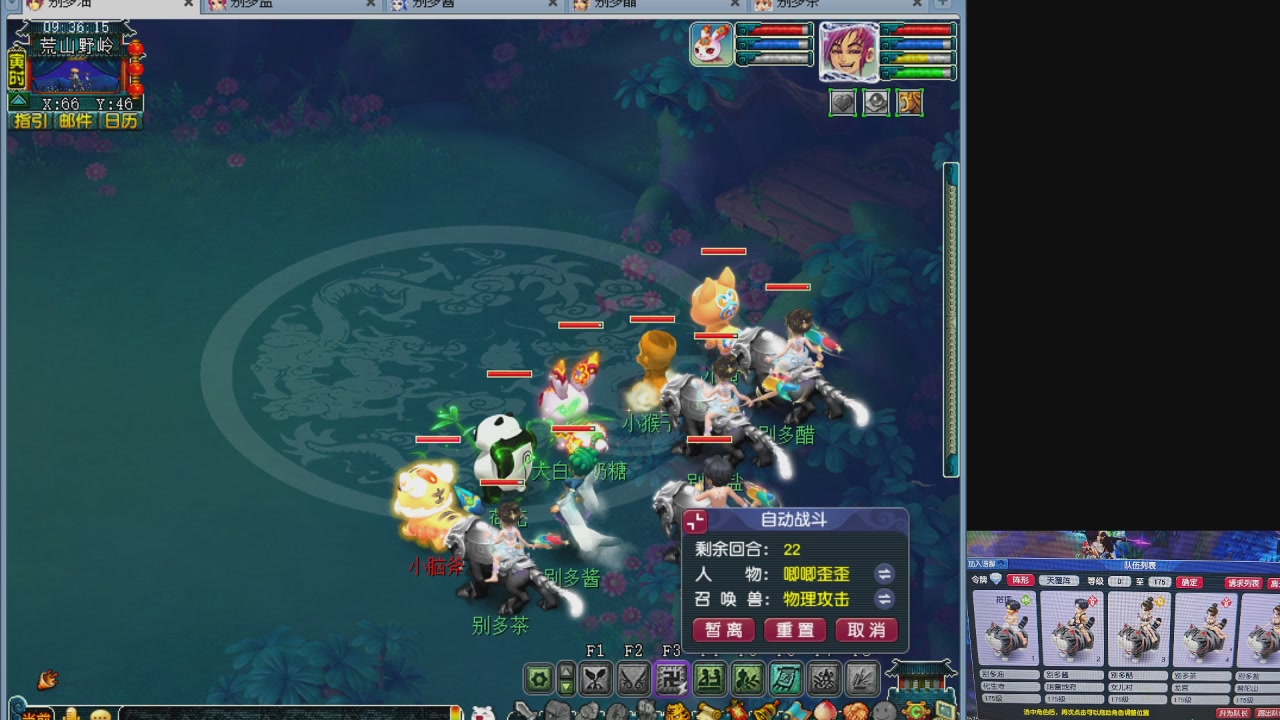Click the 确定 button in the team list panel
1280x720 pixels.
[1188, 581]
